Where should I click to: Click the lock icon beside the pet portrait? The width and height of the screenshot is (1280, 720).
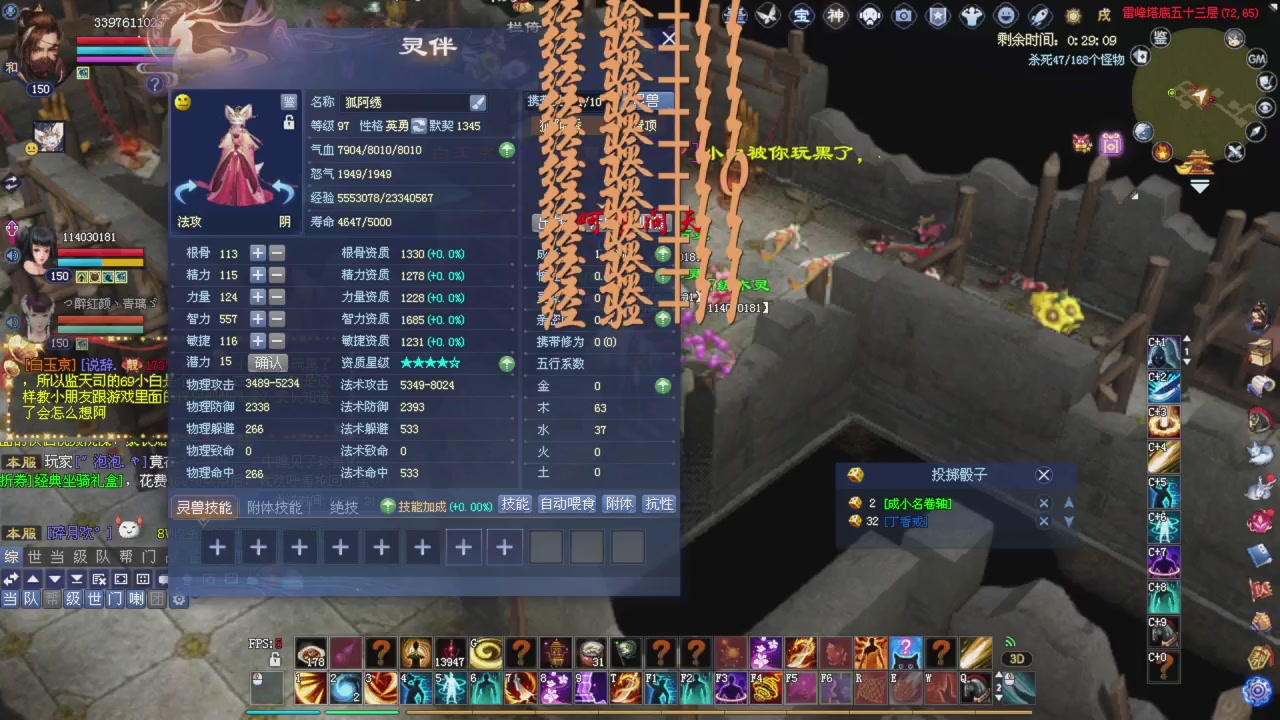(x=288, y=122)
